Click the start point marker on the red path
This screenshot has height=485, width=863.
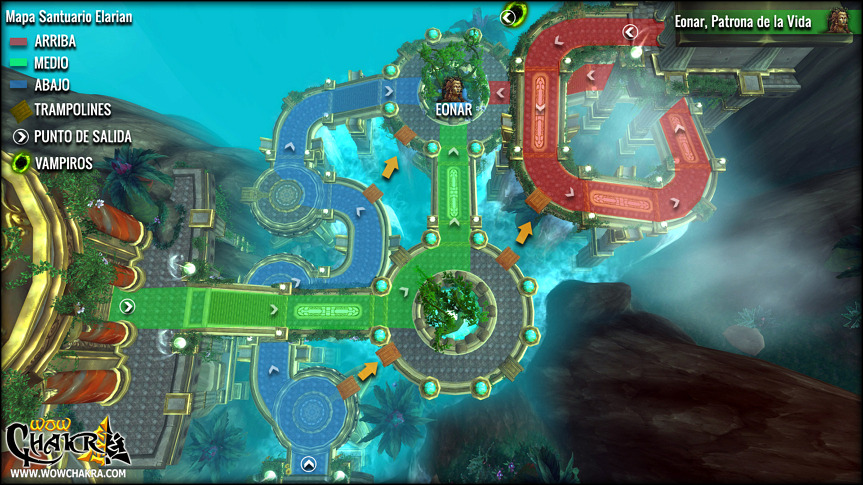coord(630,32)
